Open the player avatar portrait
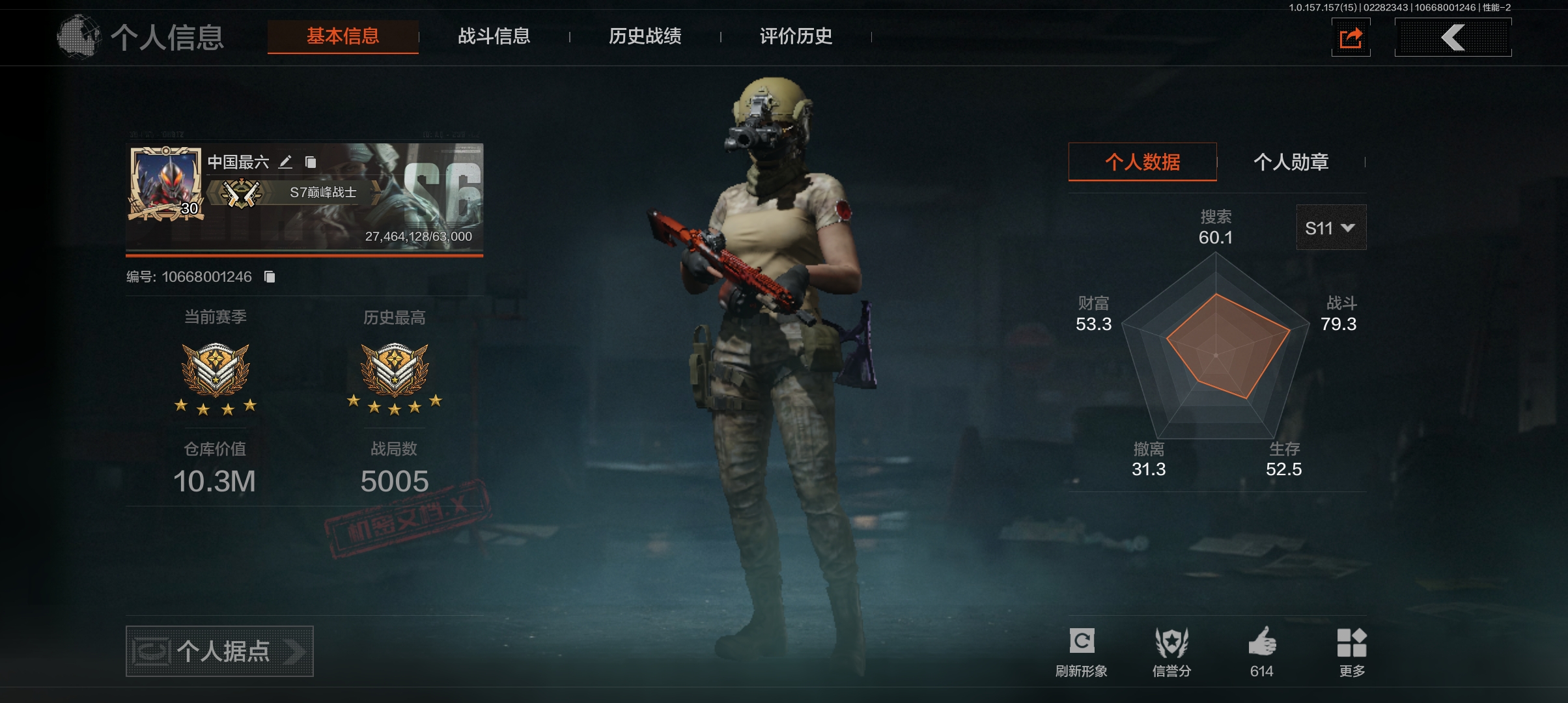 (x=165, y=184)
